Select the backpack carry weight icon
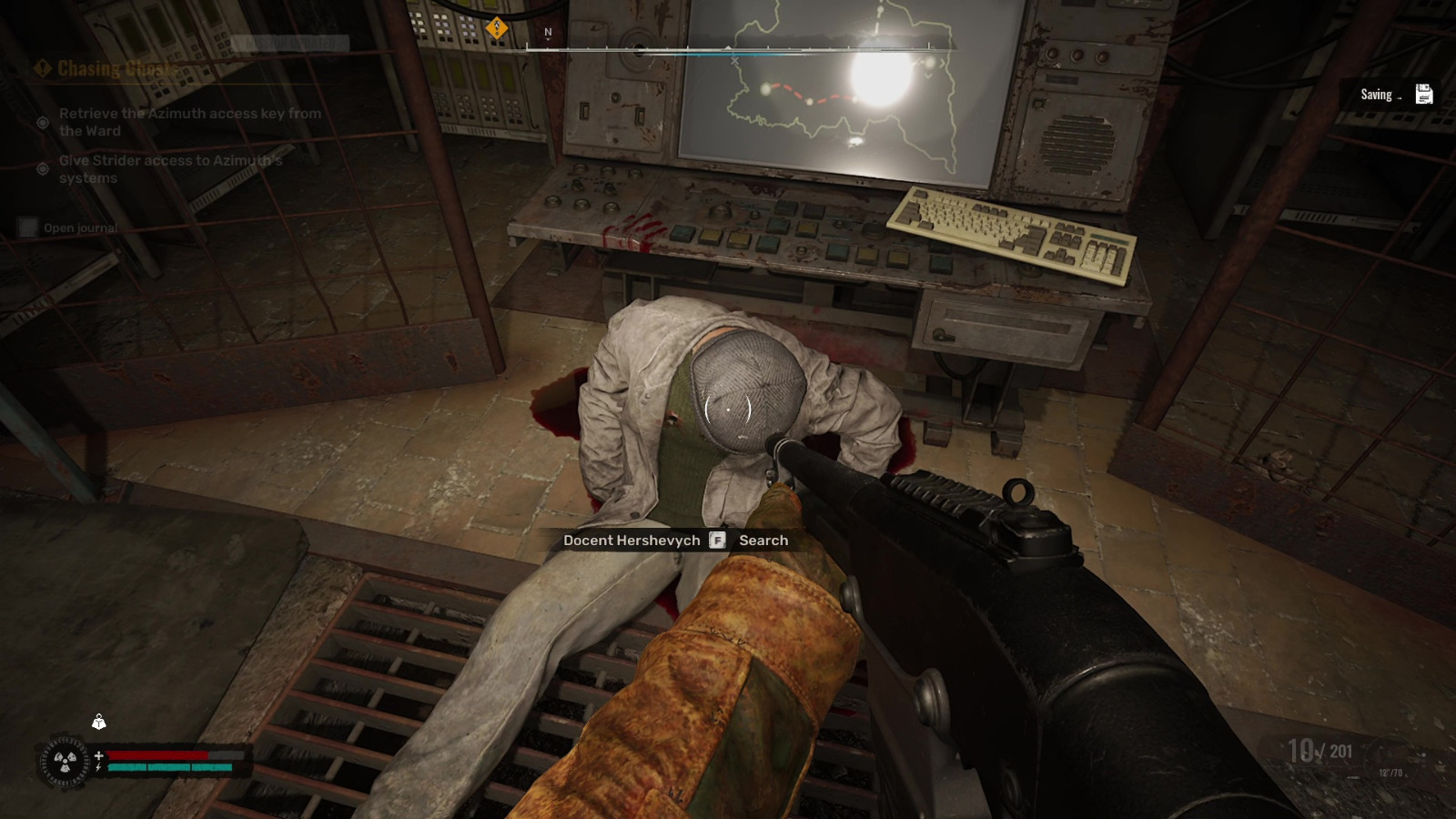 coord(98,723)
